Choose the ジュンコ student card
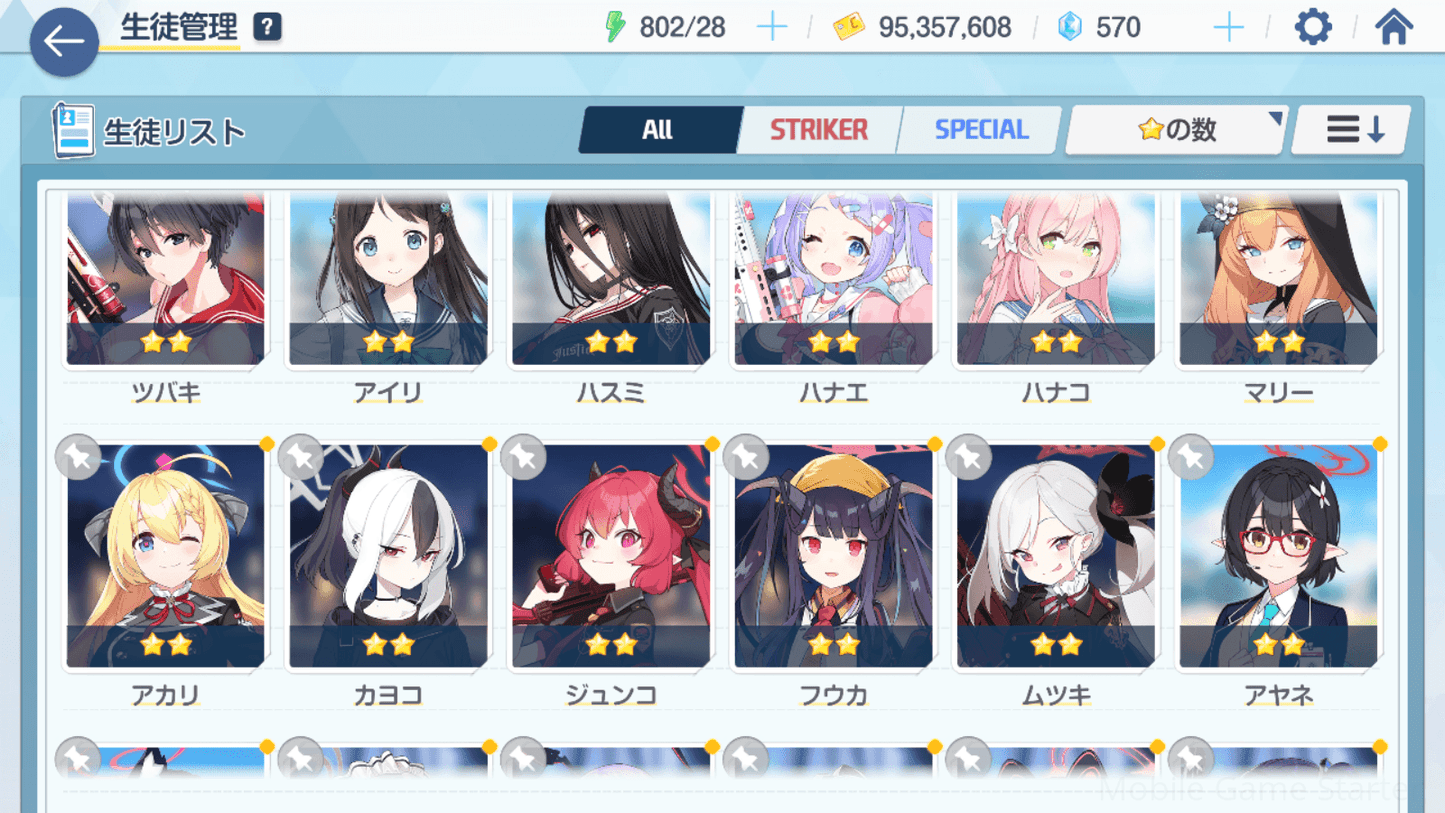This screenshot has width=1445, height=813. point(611,557)
